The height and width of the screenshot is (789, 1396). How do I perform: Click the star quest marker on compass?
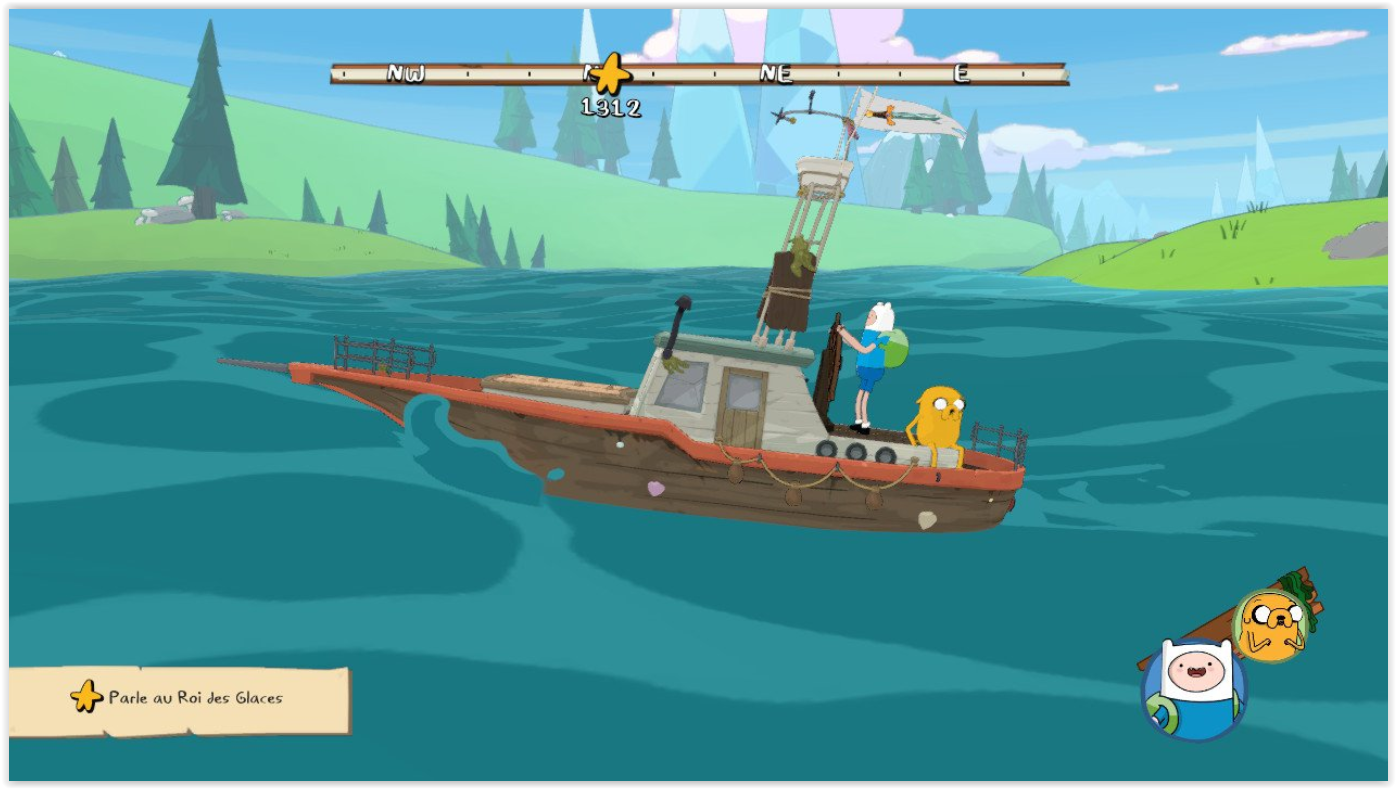pyautogui.click(x=610, y=74)
